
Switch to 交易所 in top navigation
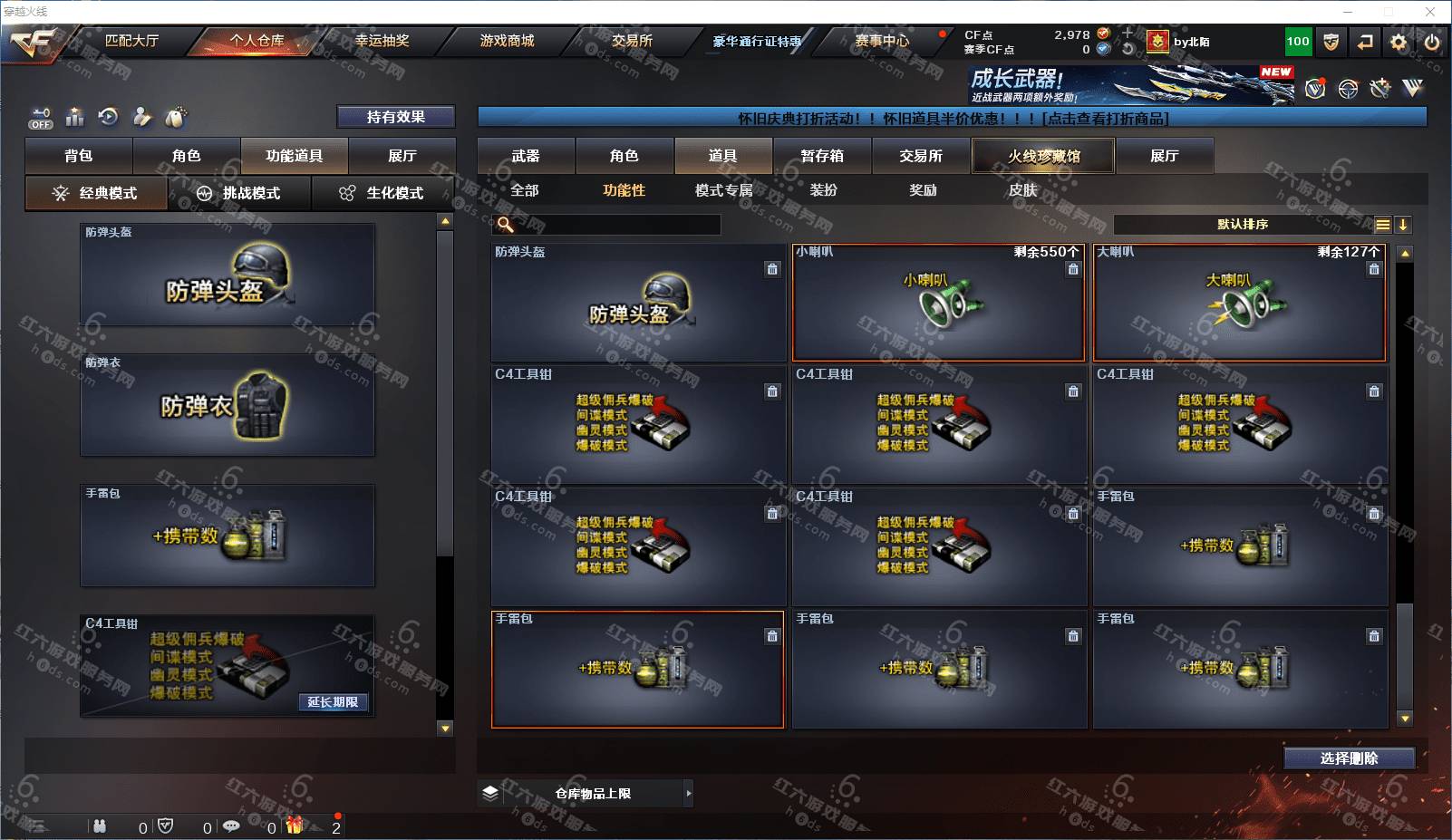point(632,41)
